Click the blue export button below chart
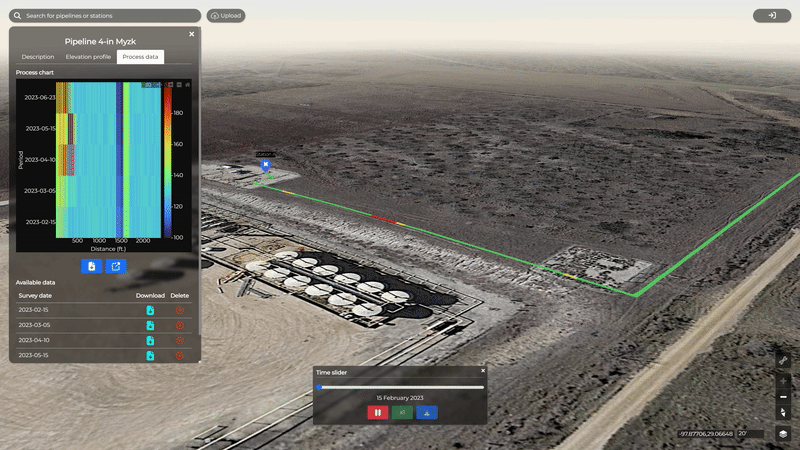The image size is (800, 450). pyautogui.click(x=116, y=266)
